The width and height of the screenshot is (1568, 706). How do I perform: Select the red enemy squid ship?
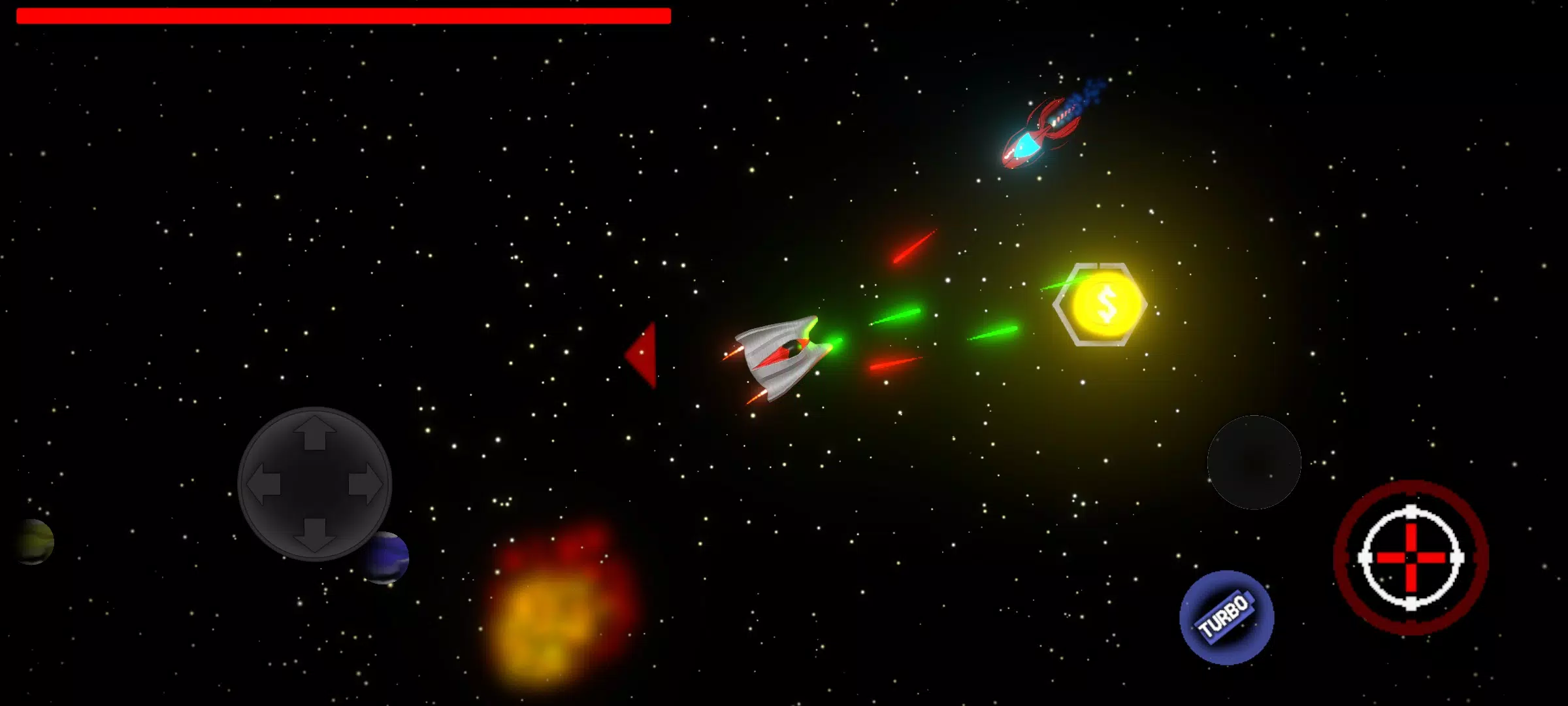coord(1032,137)
